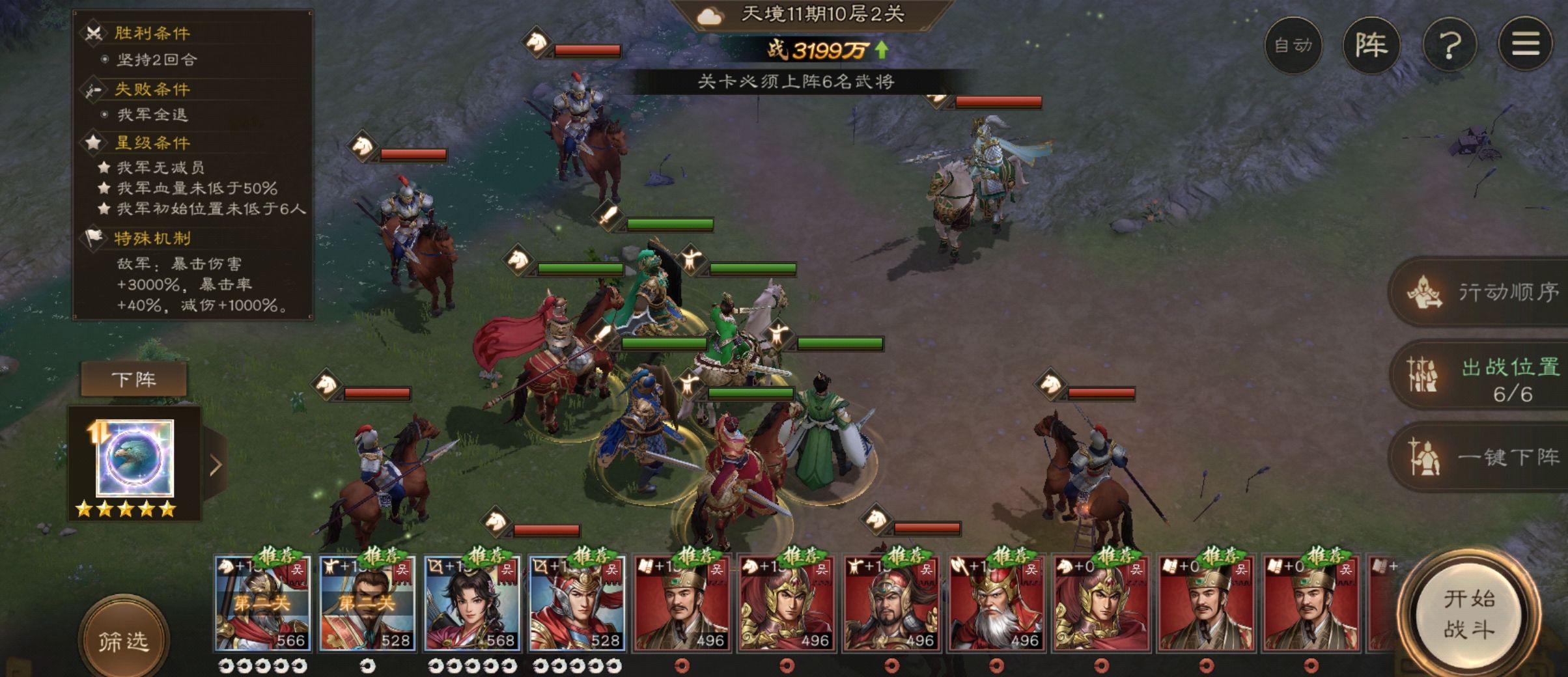Select the female hero card with 568
Image resolution: width=1568 pixels, height=677 pixels.
click(x=473, y=603)
